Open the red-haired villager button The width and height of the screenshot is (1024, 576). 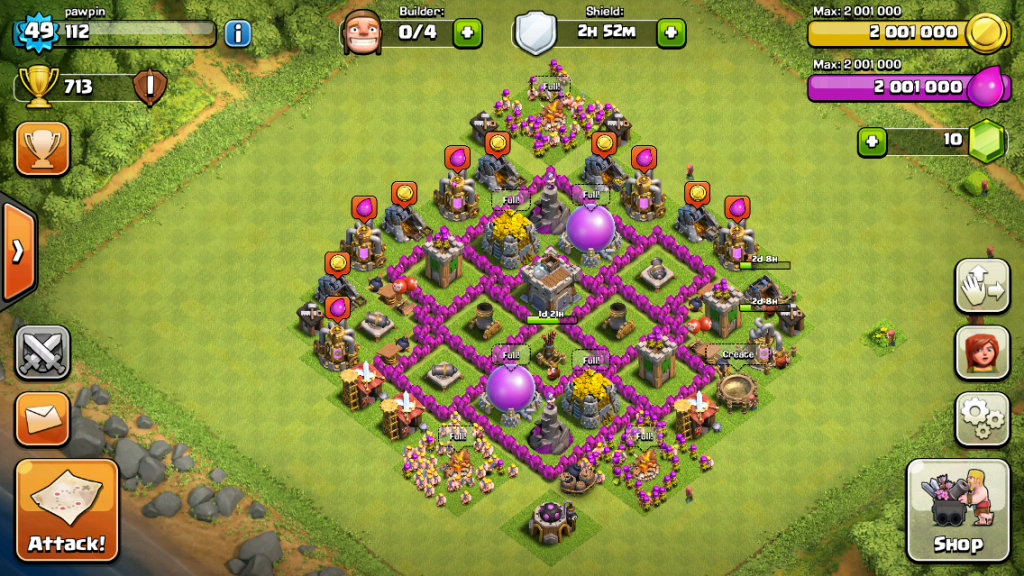(x=981, y=353)
